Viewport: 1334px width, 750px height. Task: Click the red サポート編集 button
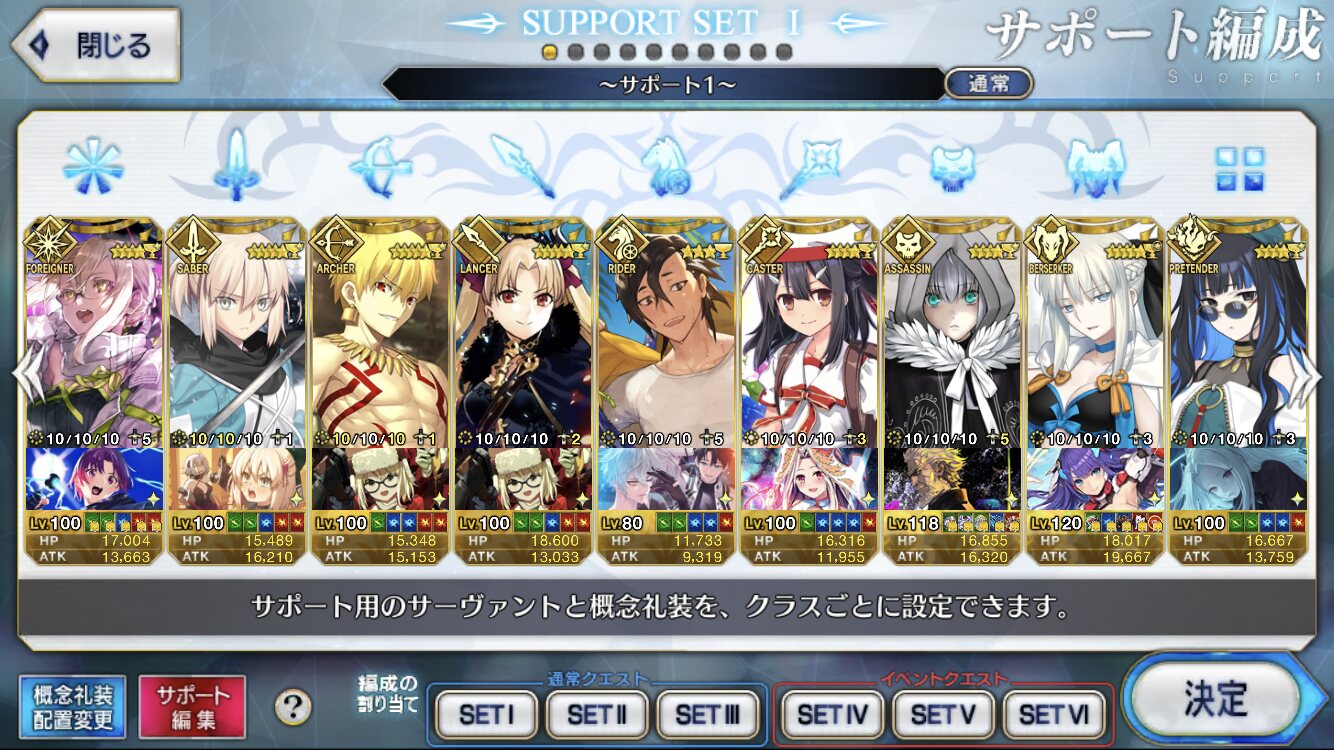[x=192, y=706]
